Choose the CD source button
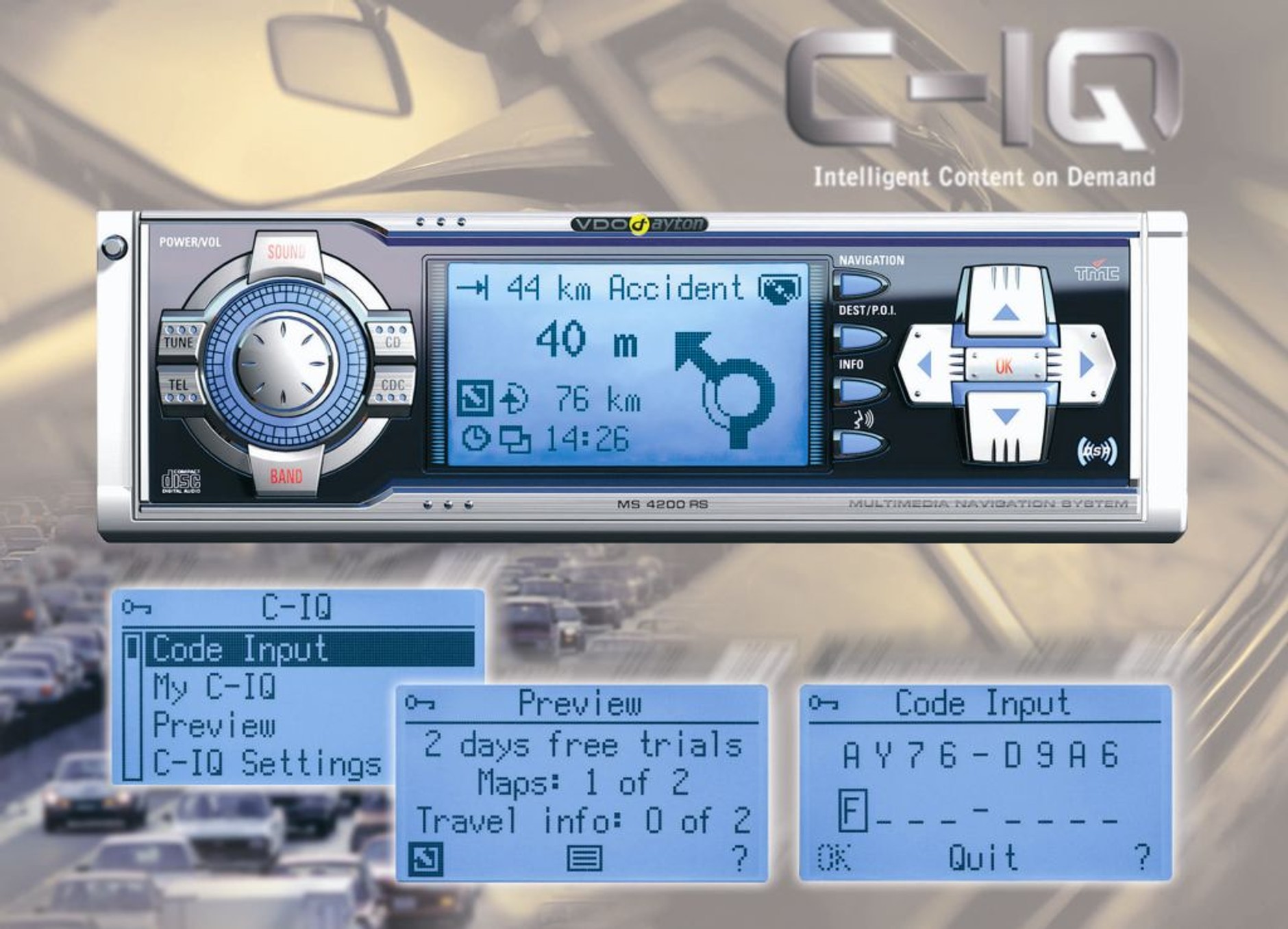Screen dimensions: 1288x929 tap(392, 340)
